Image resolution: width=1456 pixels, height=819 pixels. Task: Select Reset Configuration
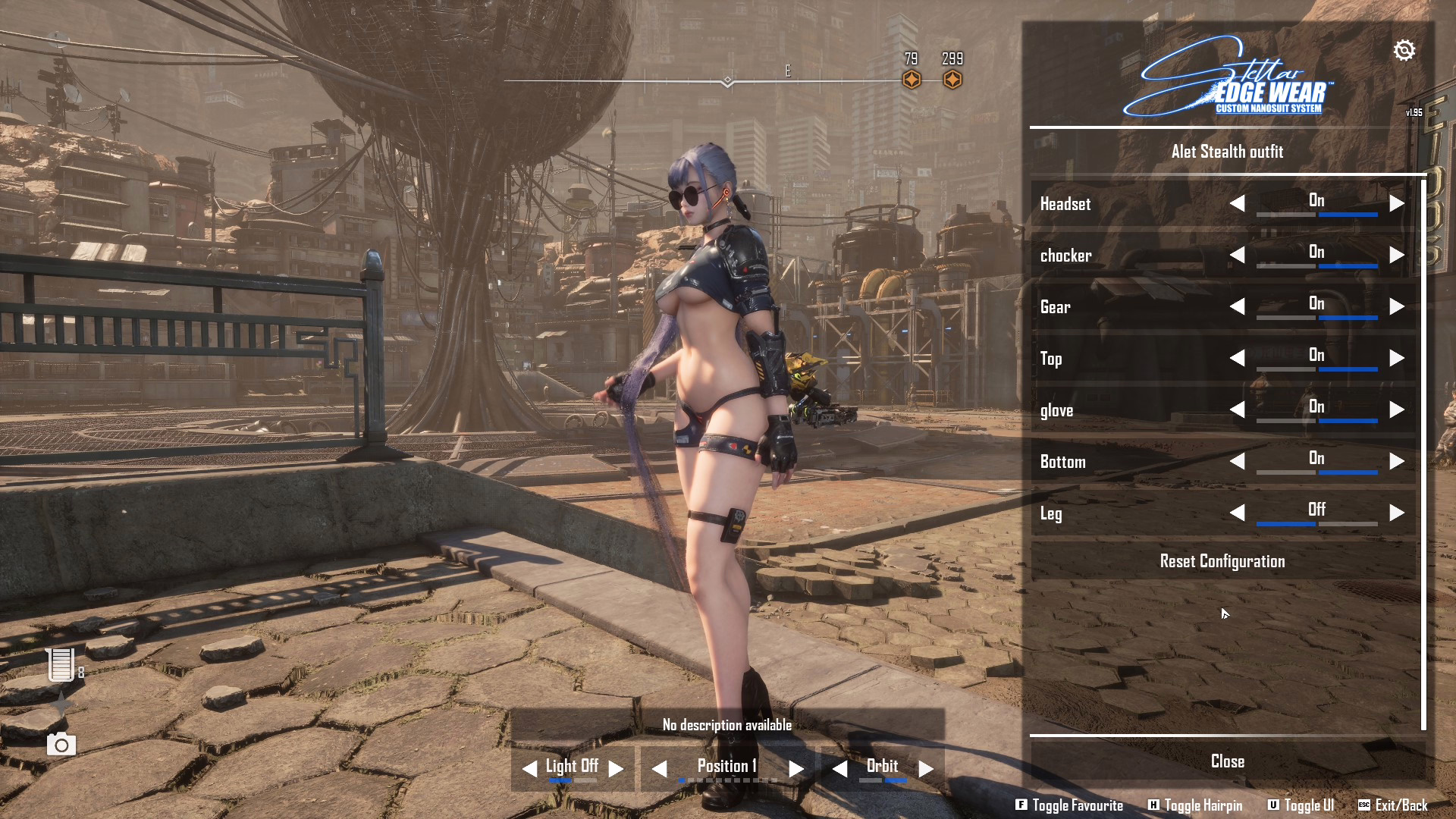click(x=1222, y=561)
